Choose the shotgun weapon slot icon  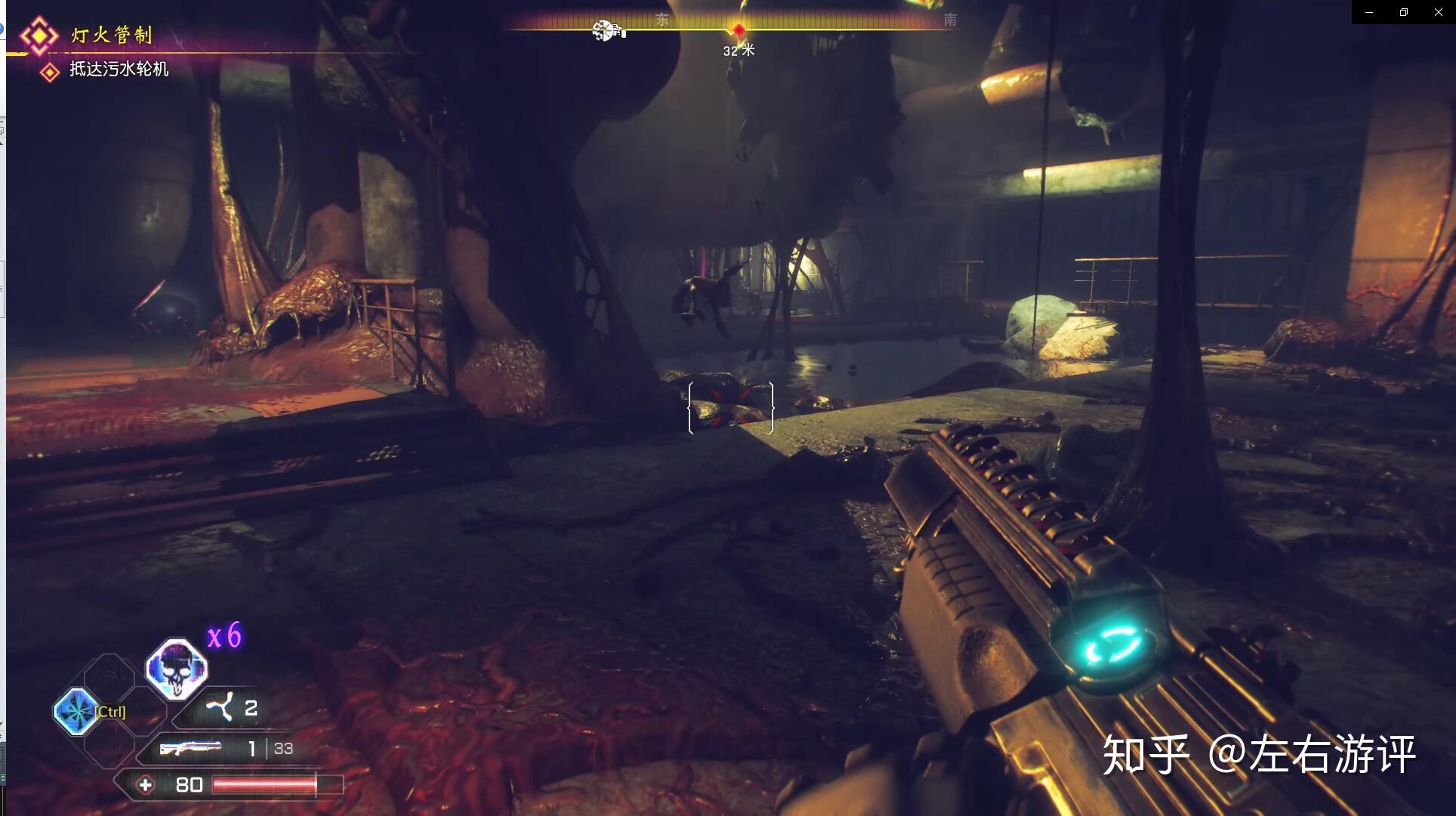[190, 748]
